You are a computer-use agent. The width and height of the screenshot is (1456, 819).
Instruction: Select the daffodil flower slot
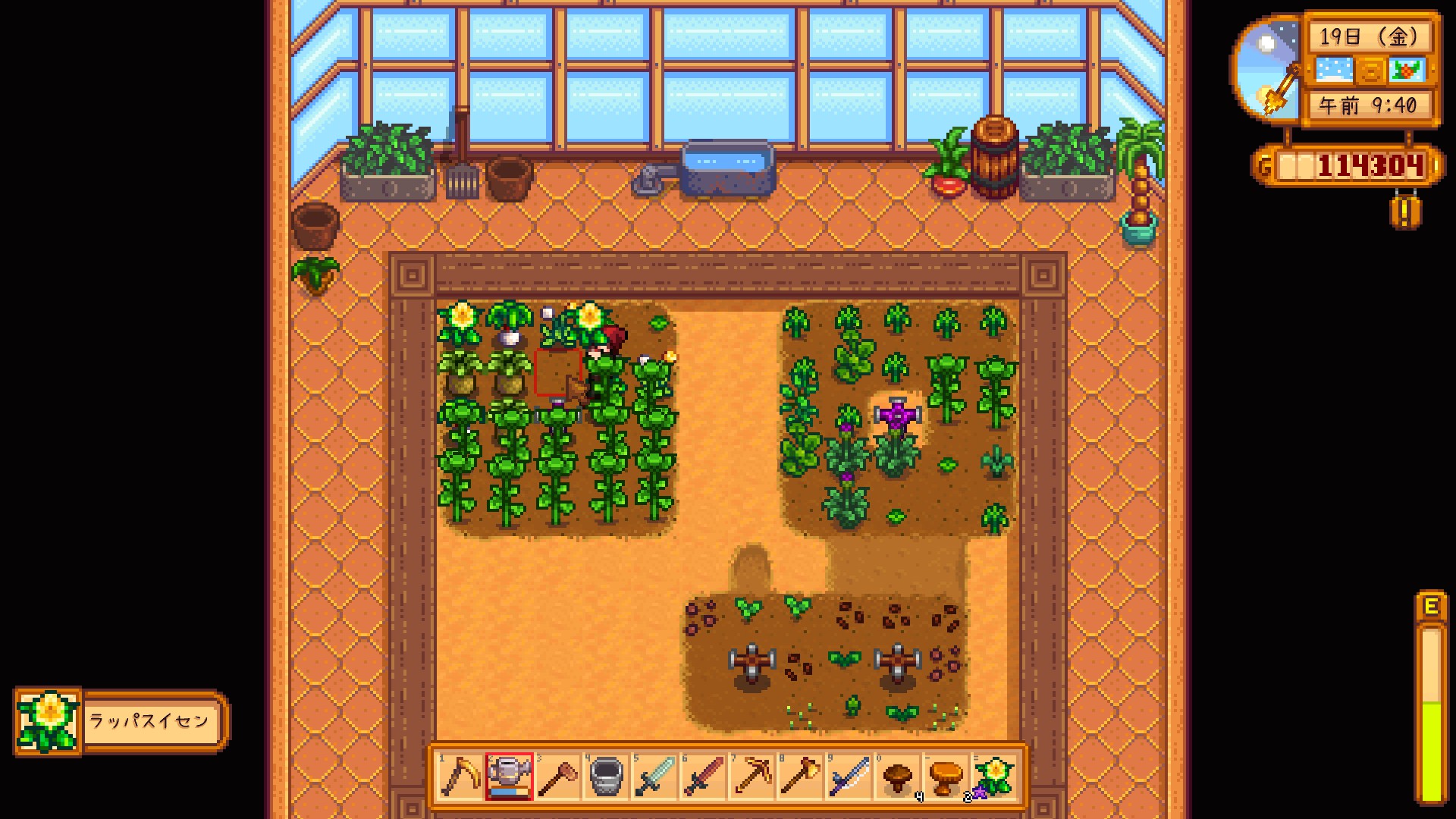pos(994,777)
